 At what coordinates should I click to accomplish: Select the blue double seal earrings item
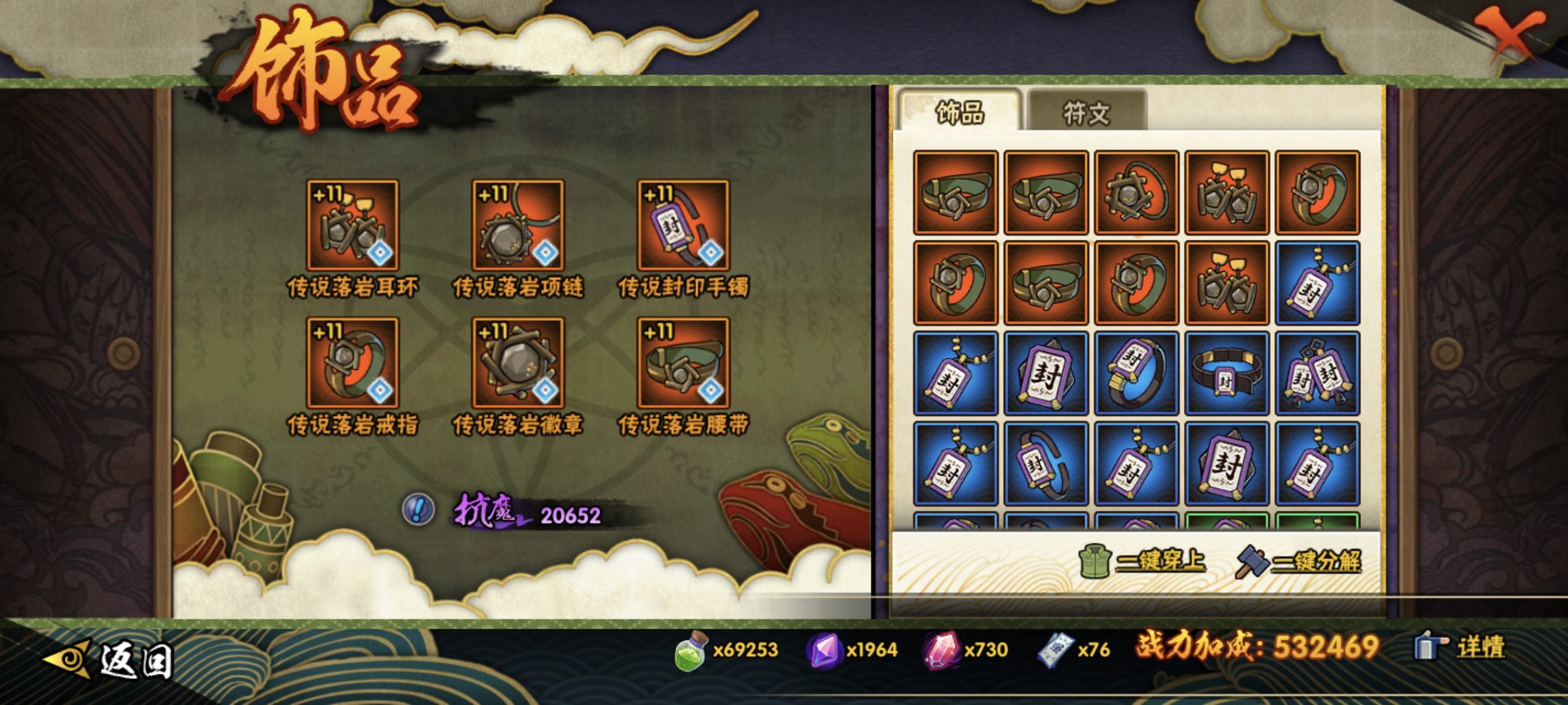click(1317, 373)
